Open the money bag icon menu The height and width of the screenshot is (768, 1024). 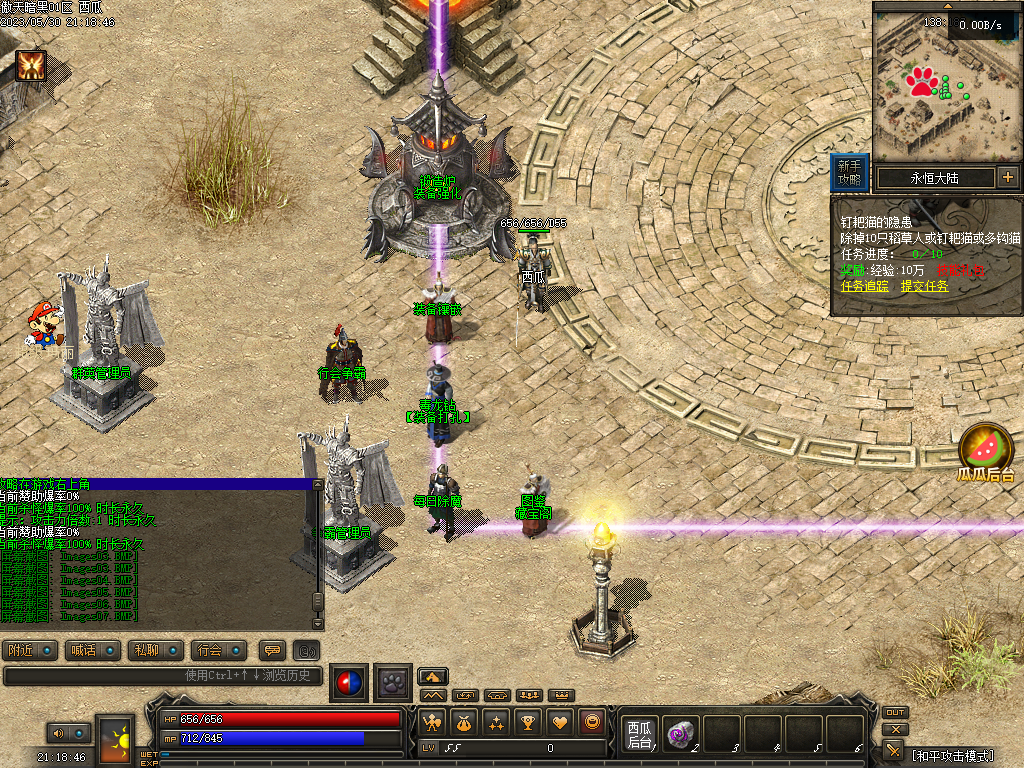pyautogui.click(x=464, y=721)
